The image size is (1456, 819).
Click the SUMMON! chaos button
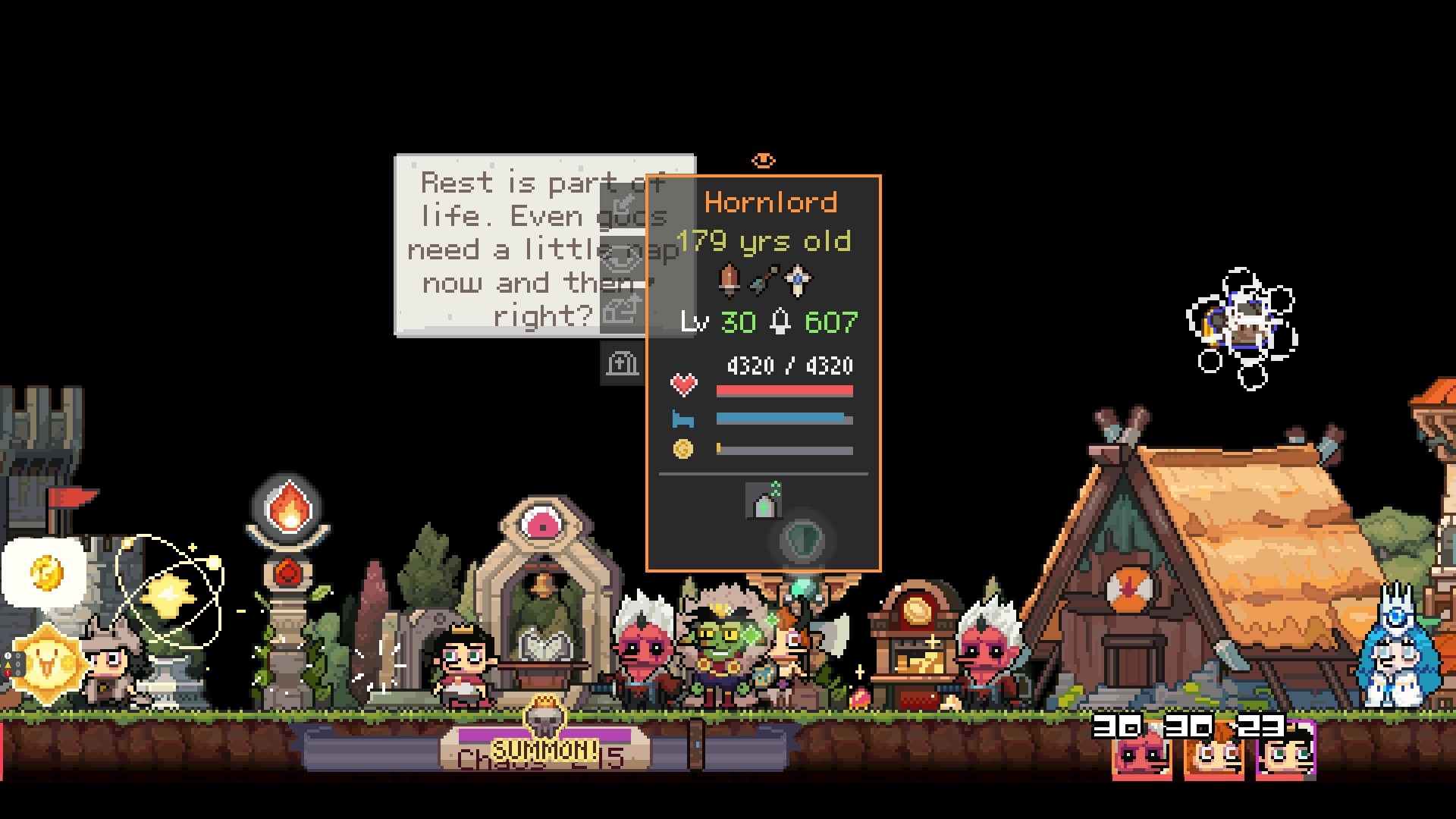coord(544,749)
